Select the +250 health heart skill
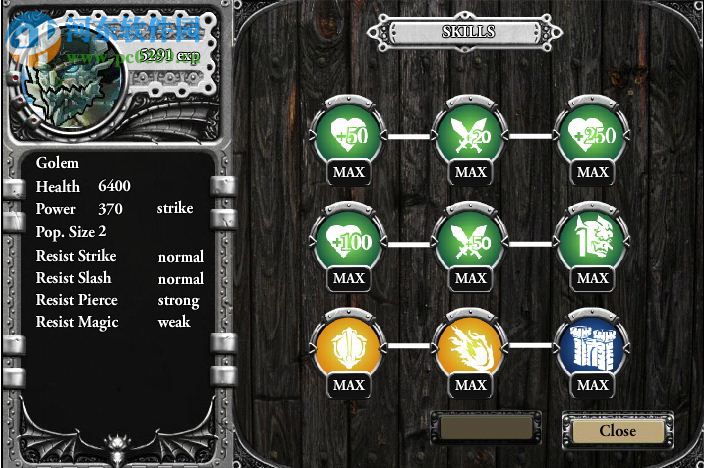 [592, 135]
